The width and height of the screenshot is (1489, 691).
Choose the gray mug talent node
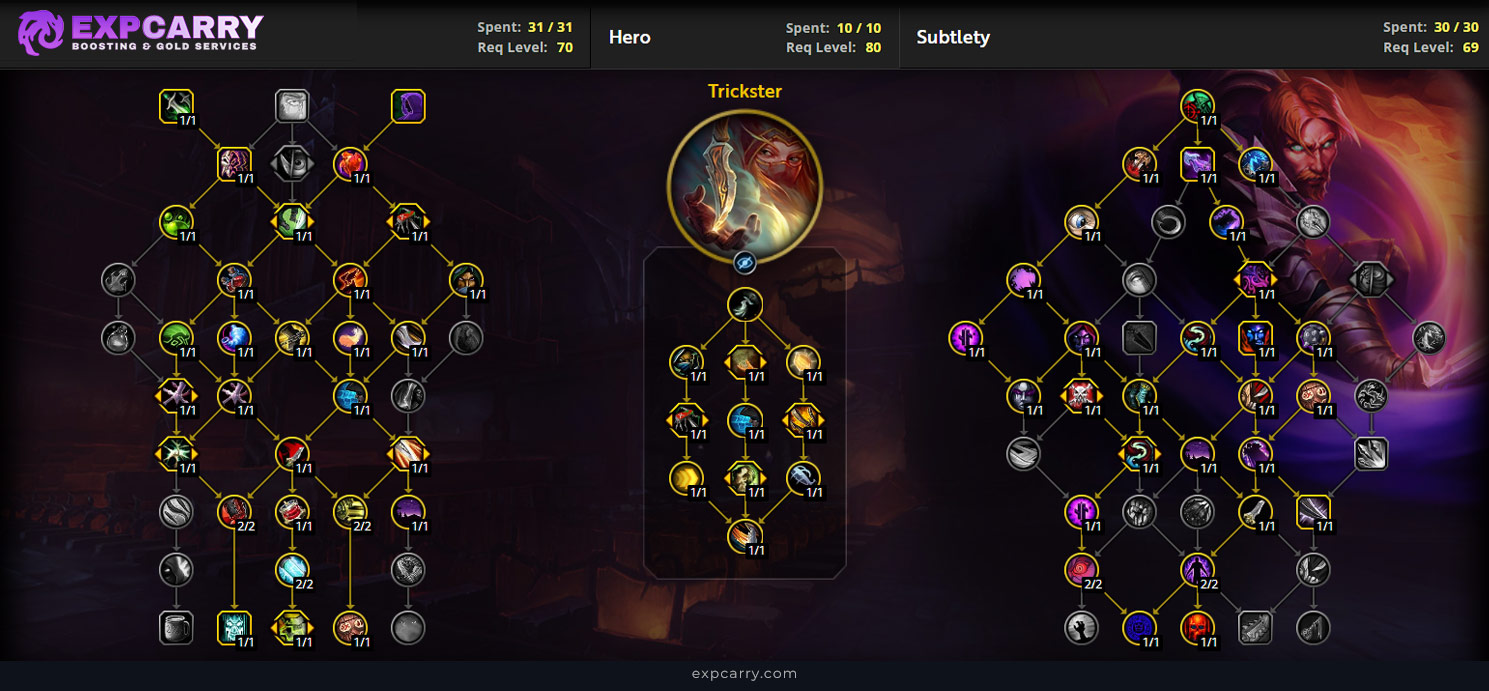176,628
